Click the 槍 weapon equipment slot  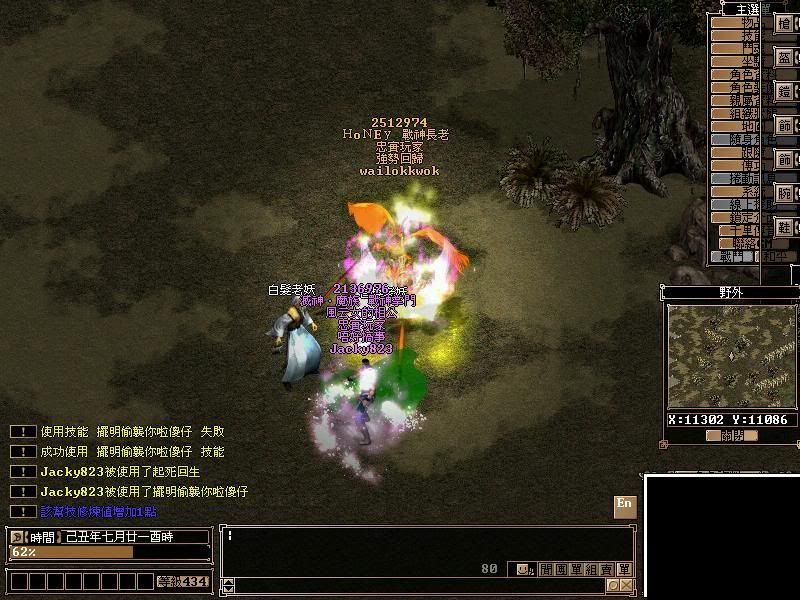(785, 24)
